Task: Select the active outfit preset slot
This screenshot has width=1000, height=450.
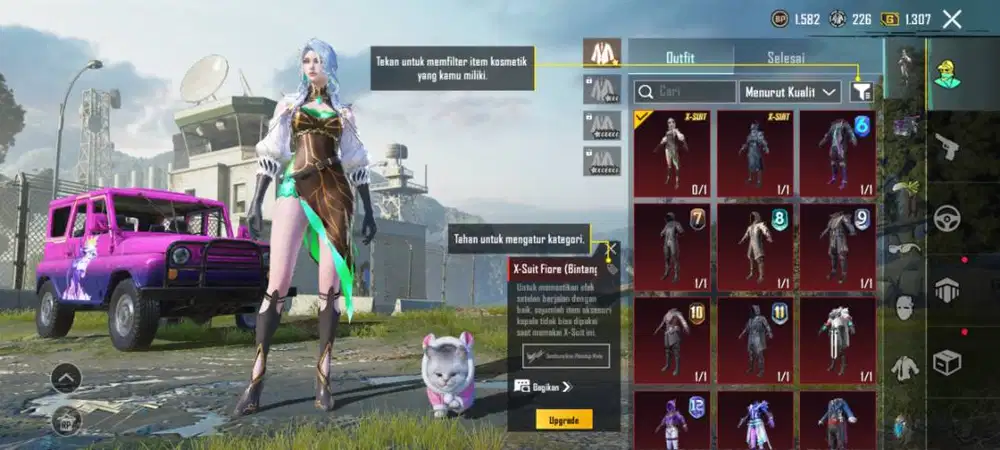Action: (x=602, y=53)
